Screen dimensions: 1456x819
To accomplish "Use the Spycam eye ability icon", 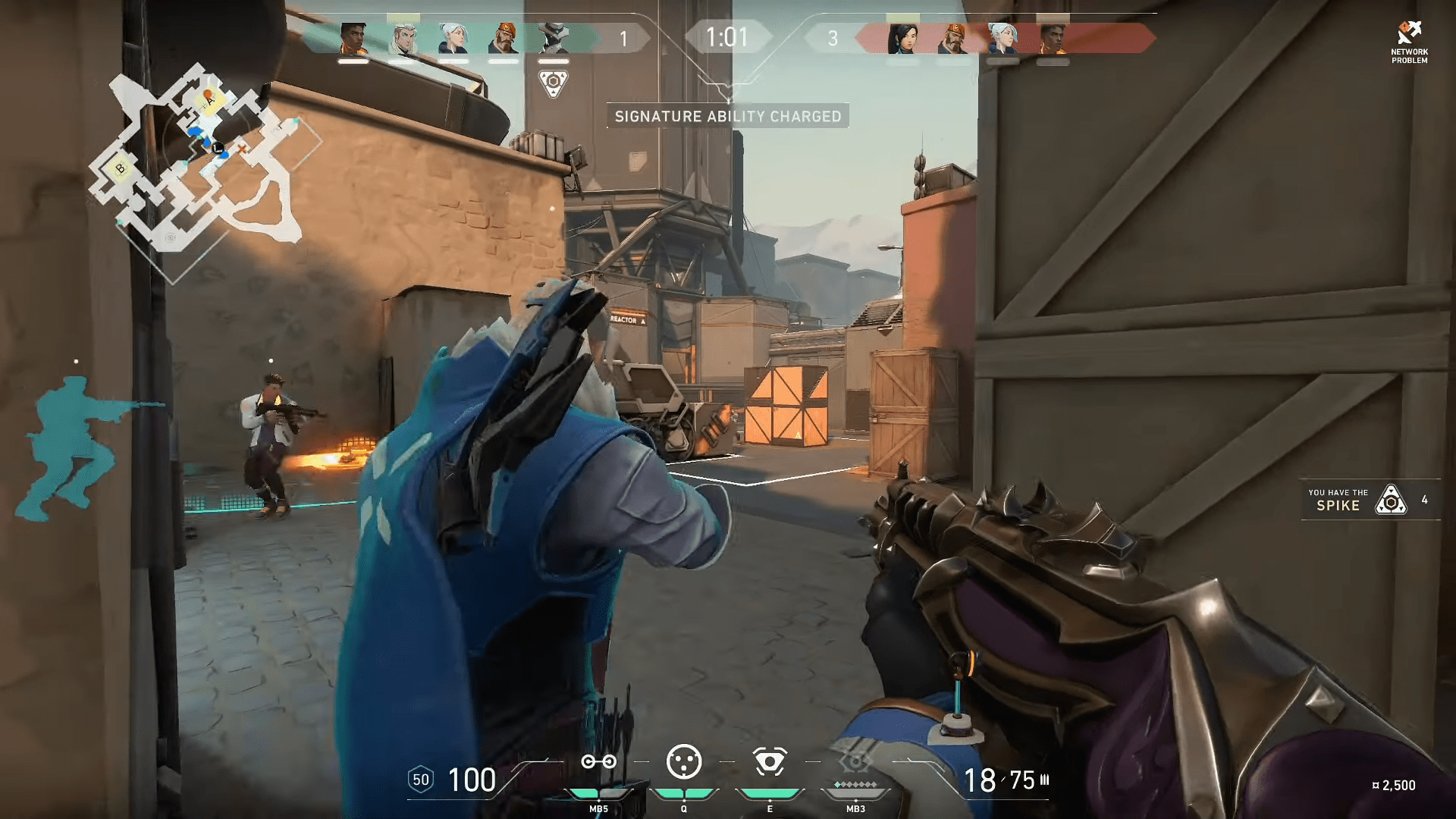I will [769, 762].
